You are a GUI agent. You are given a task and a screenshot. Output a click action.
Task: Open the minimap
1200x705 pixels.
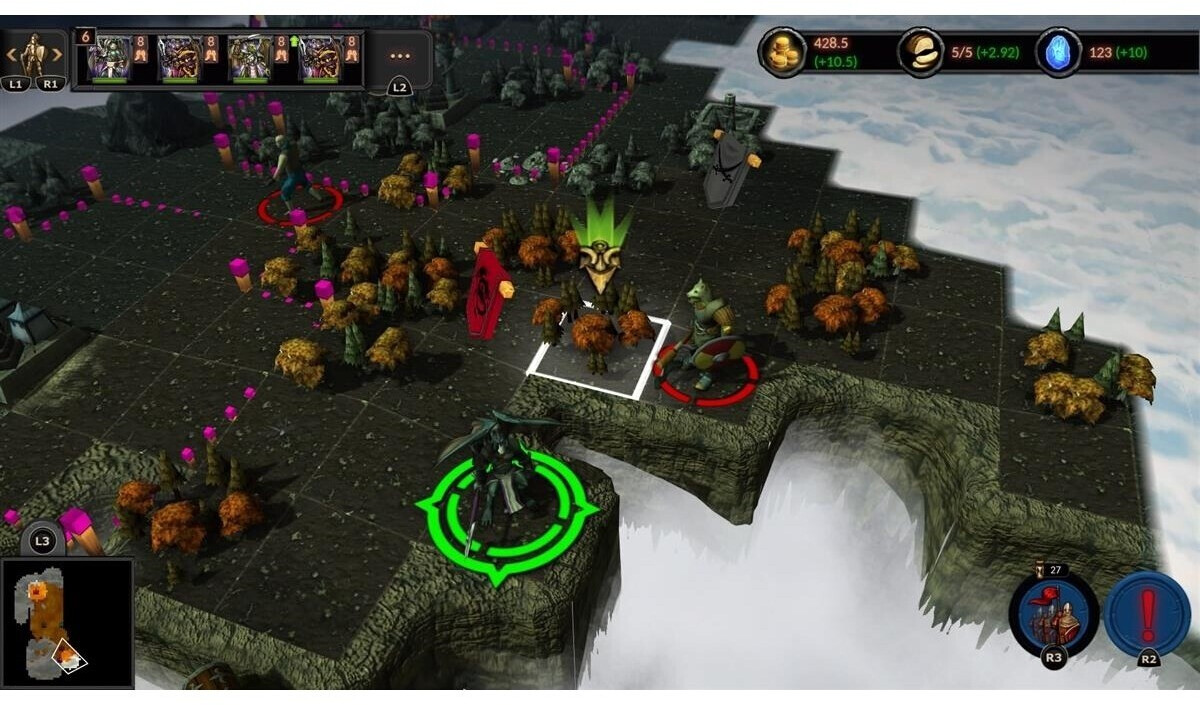pos(67,623)
